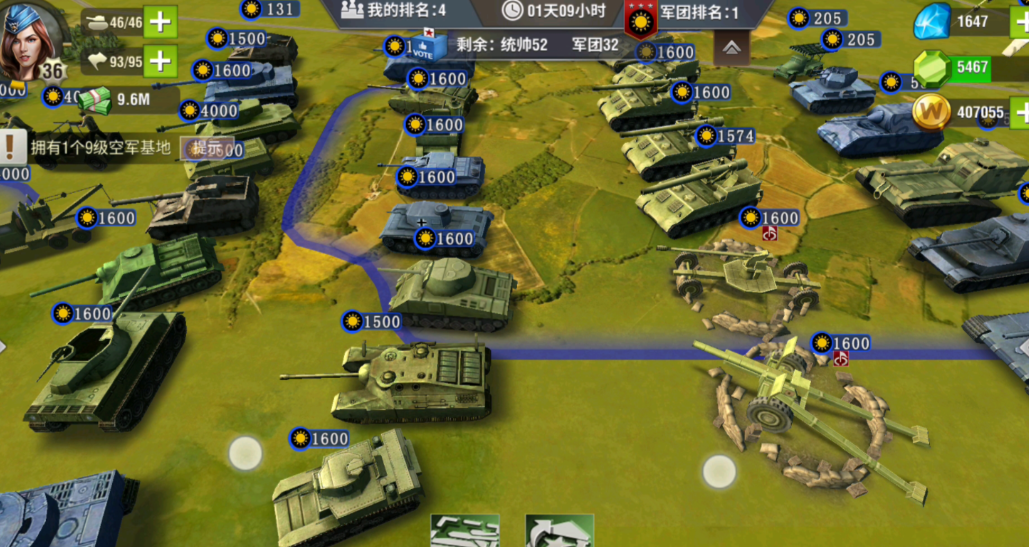
Task: Open the exclamation mark quest notice
Action: pos(12,148)
